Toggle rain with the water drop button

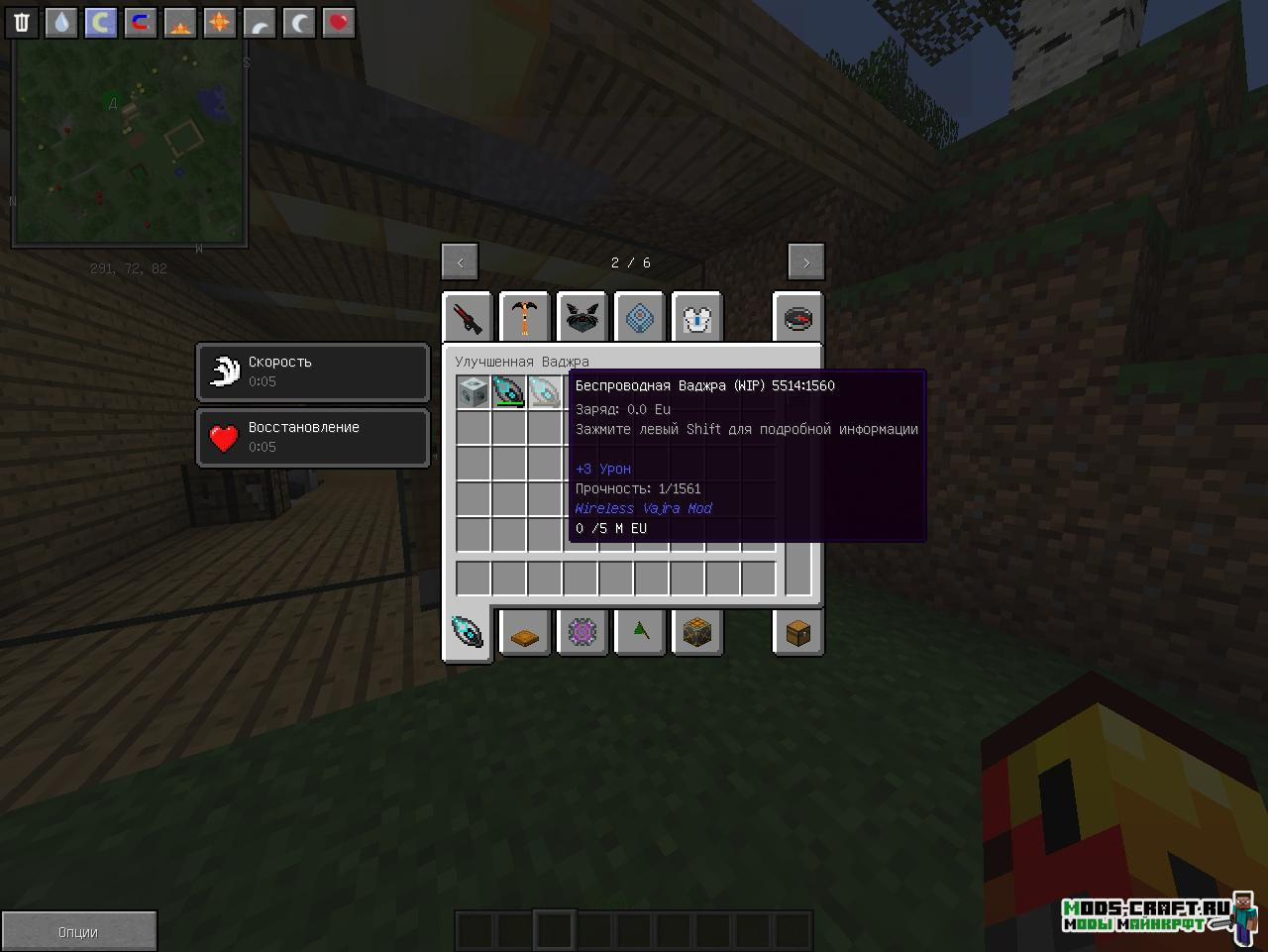click(61, 22)
